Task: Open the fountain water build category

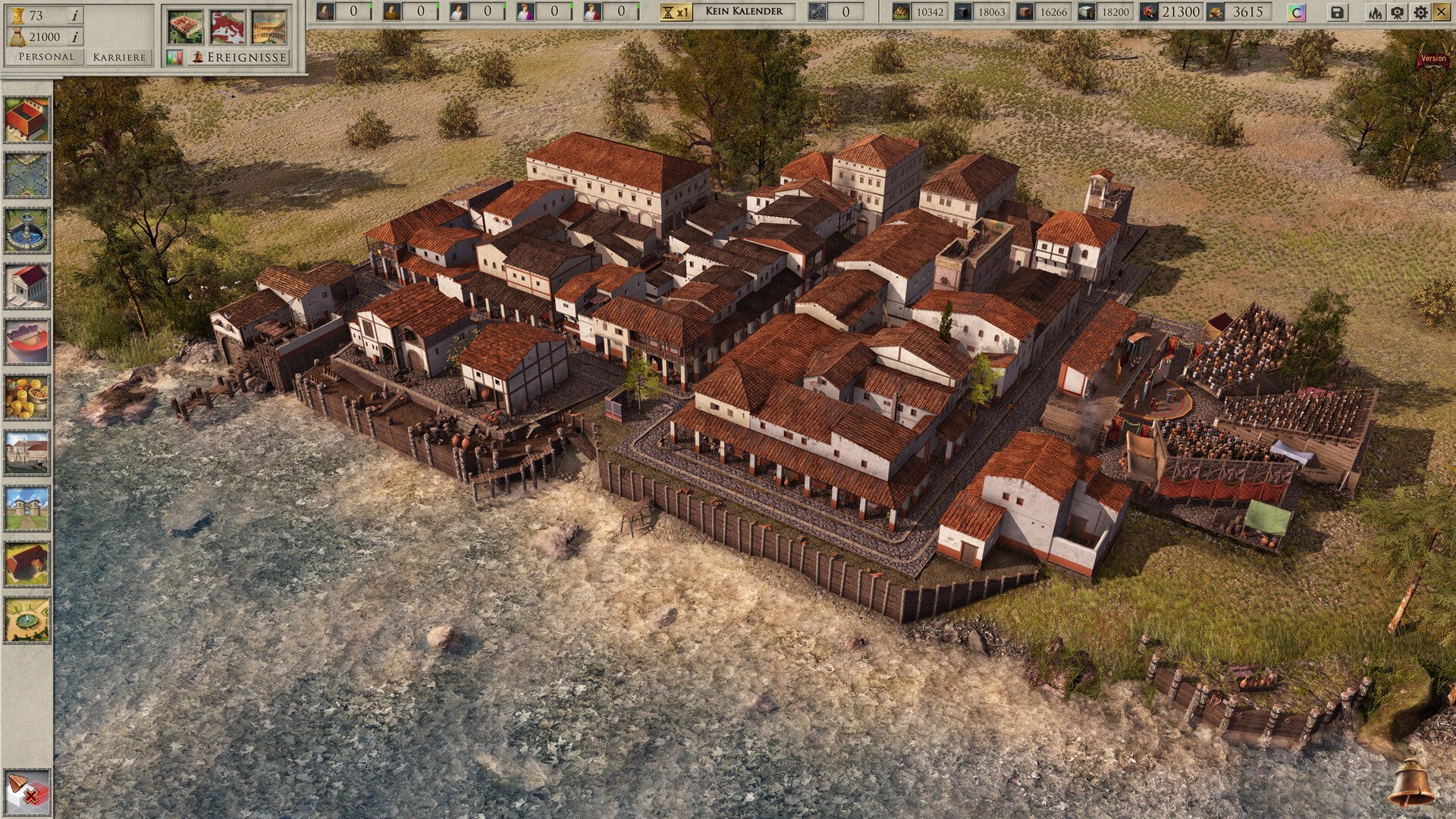Action: click(x=27, y=231)
